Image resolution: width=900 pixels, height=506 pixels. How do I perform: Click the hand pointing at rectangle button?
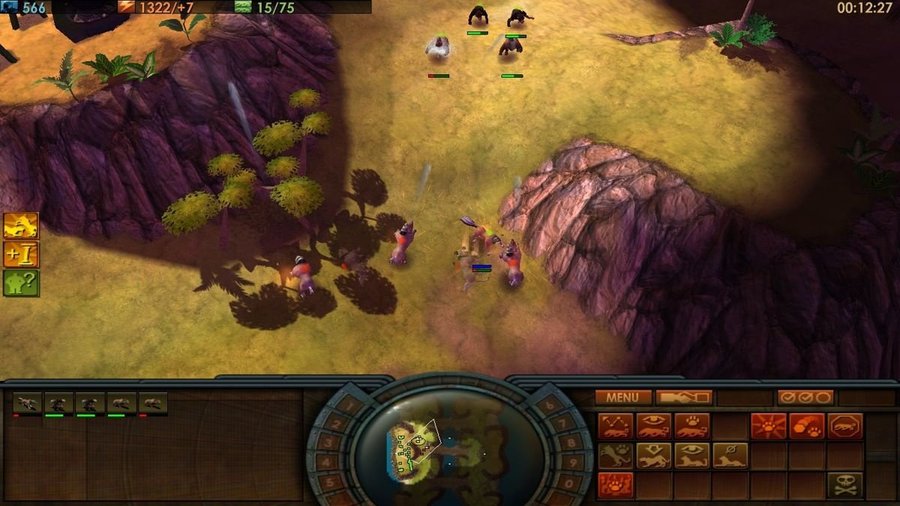(x=684, y=397)
